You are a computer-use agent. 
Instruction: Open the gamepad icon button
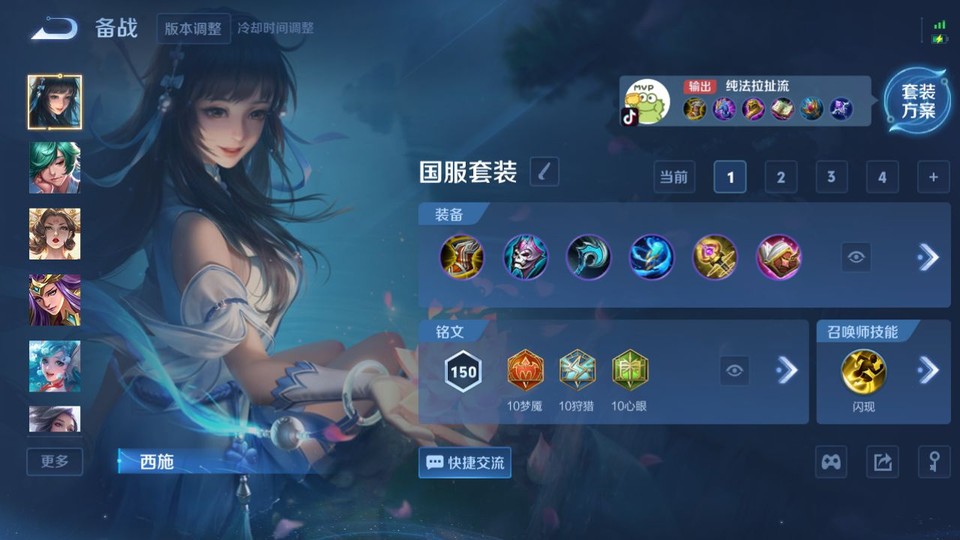pyautogui.click(x=832, y=462)
